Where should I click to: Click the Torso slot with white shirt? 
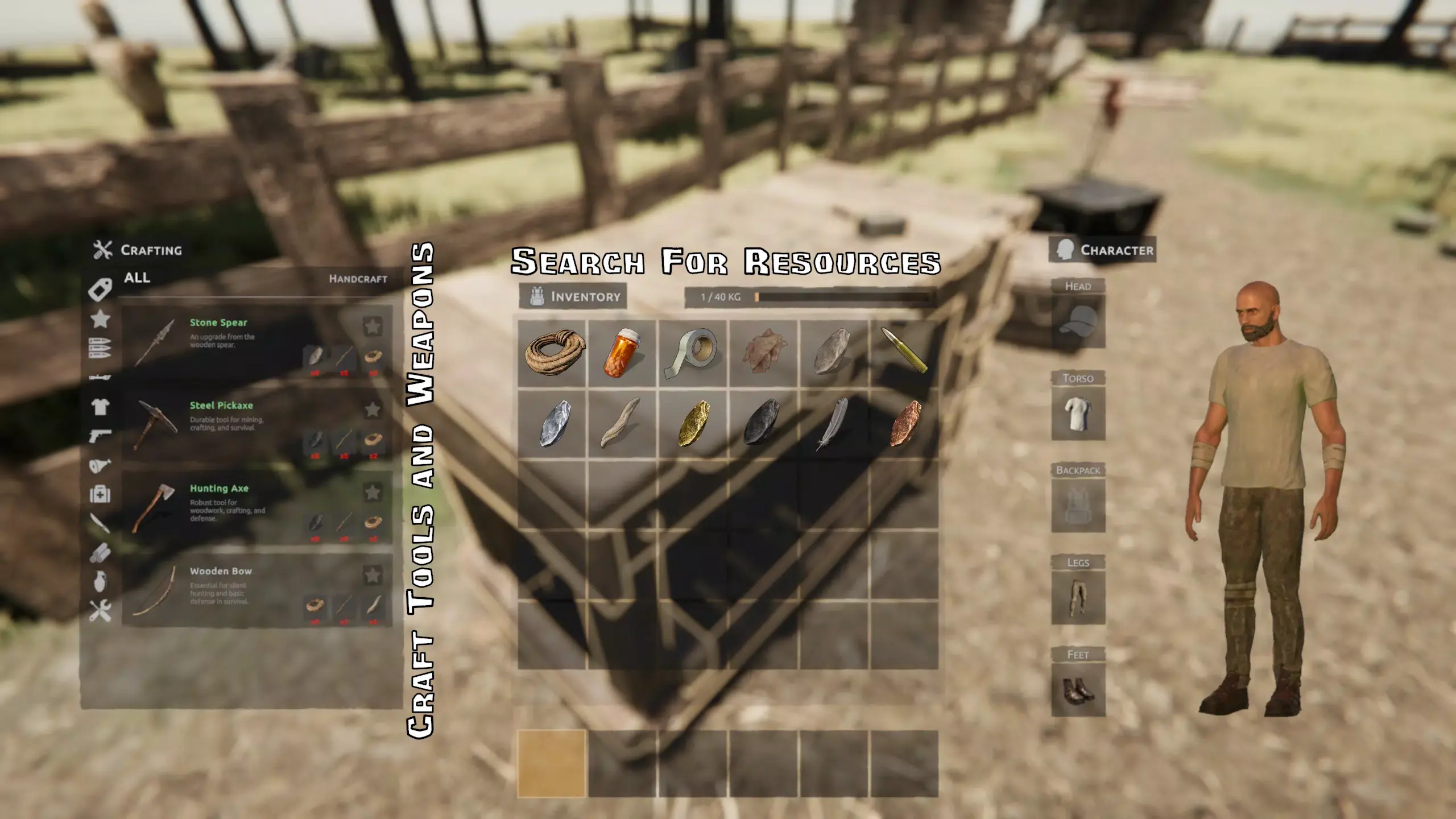pyautogui.click(x=1078, y=413)
